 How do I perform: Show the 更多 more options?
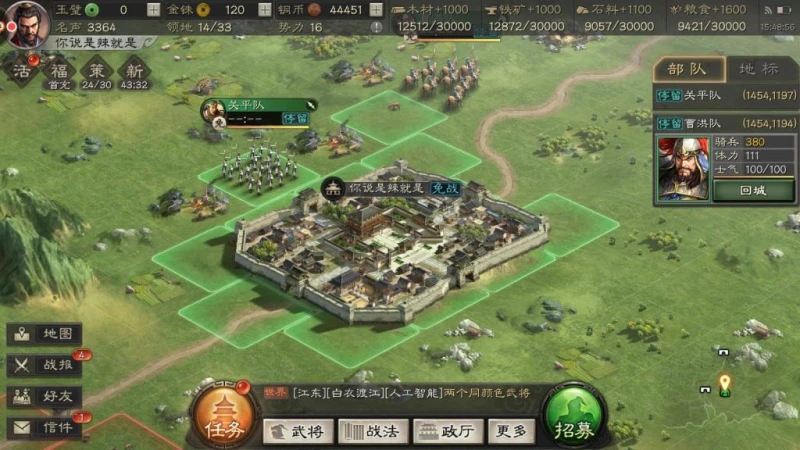point(511,431)
